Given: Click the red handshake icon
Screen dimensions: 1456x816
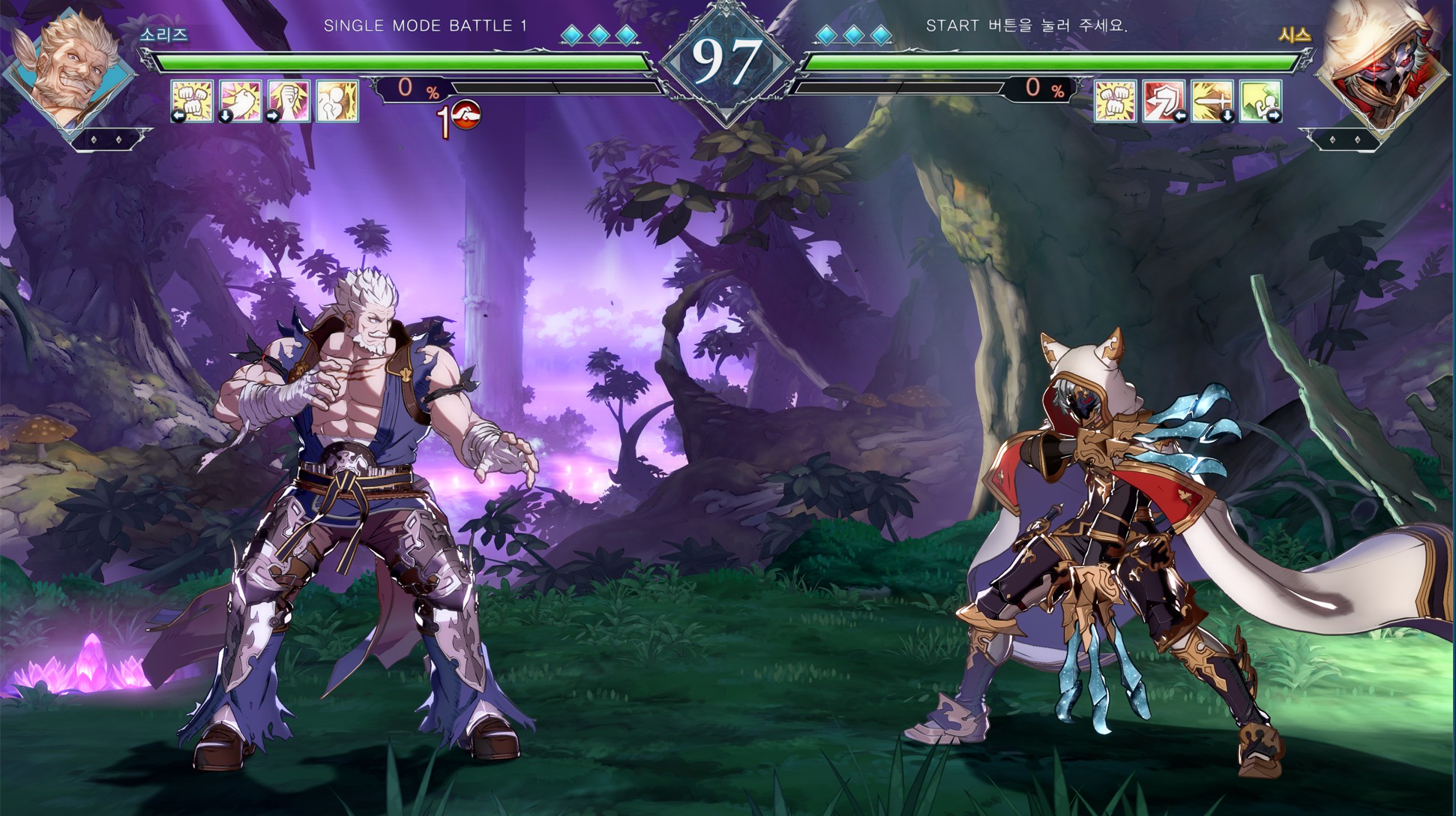Looking at the screenshot, I should (465, 115).
